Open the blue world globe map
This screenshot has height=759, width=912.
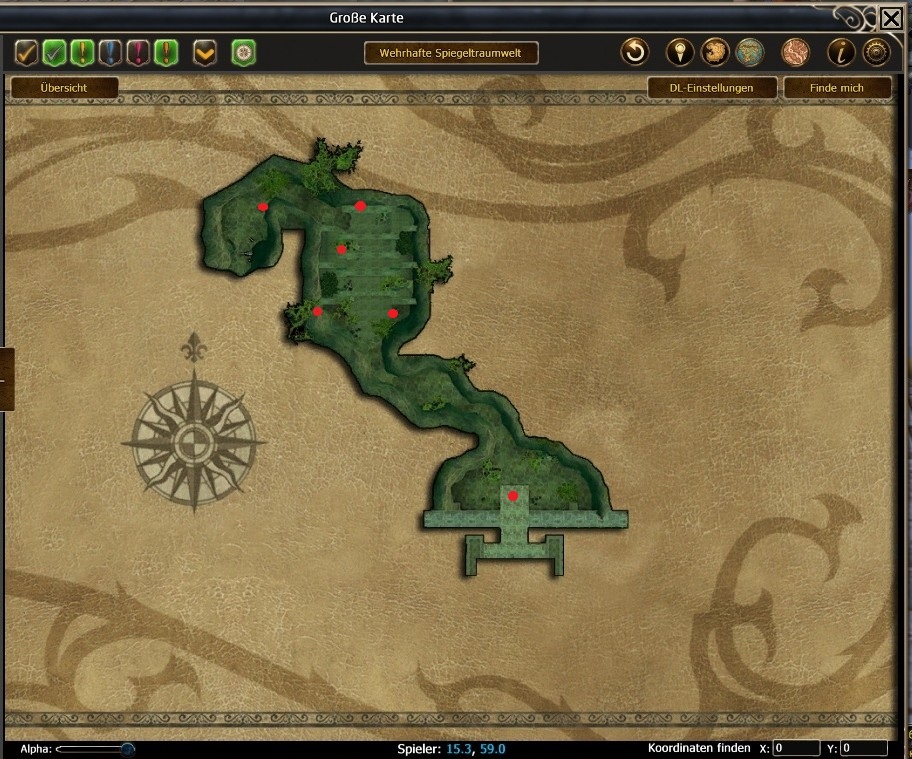(748, 52)
